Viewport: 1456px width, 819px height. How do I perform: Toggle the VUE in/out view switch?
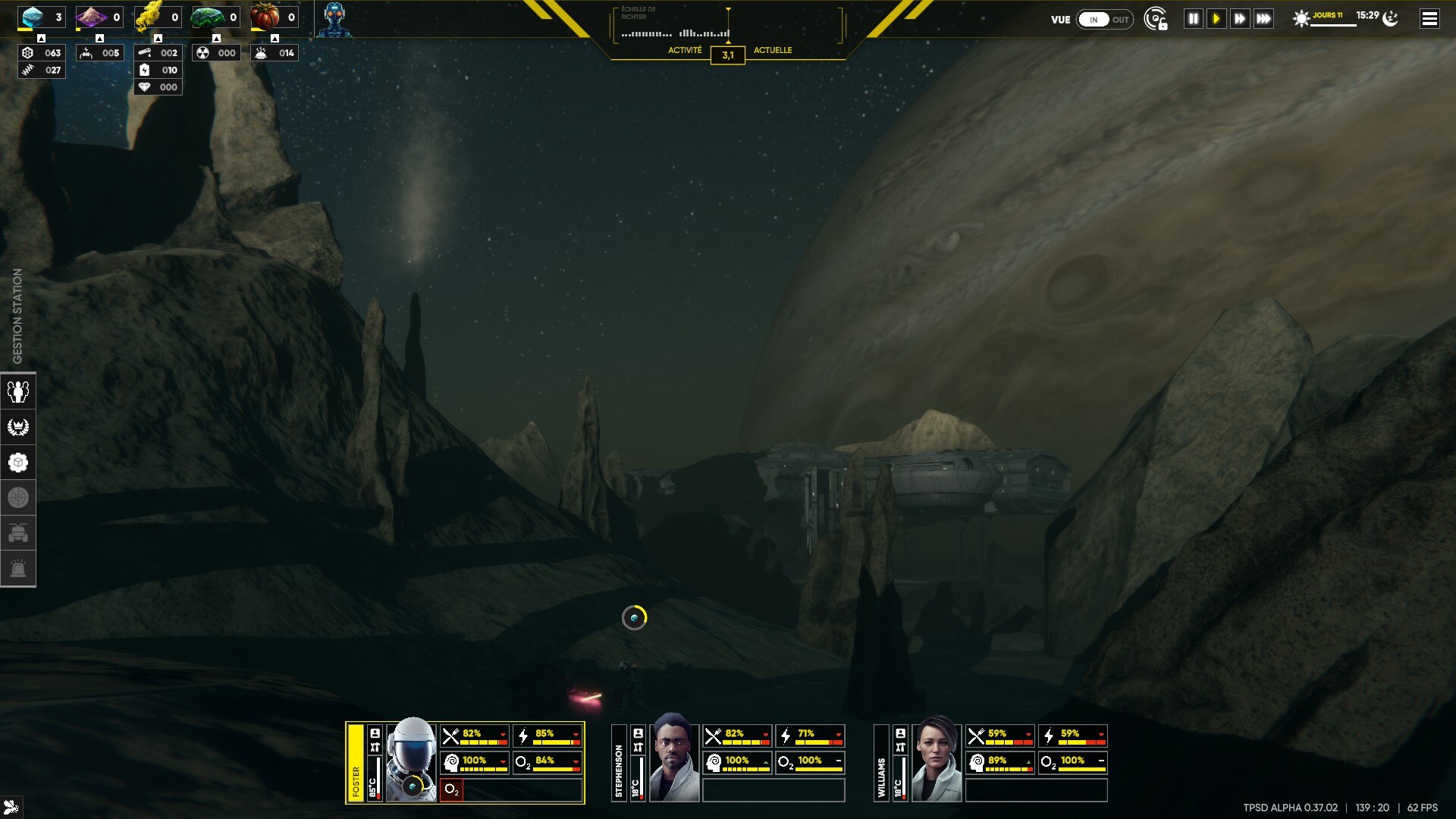(1105, 20)
